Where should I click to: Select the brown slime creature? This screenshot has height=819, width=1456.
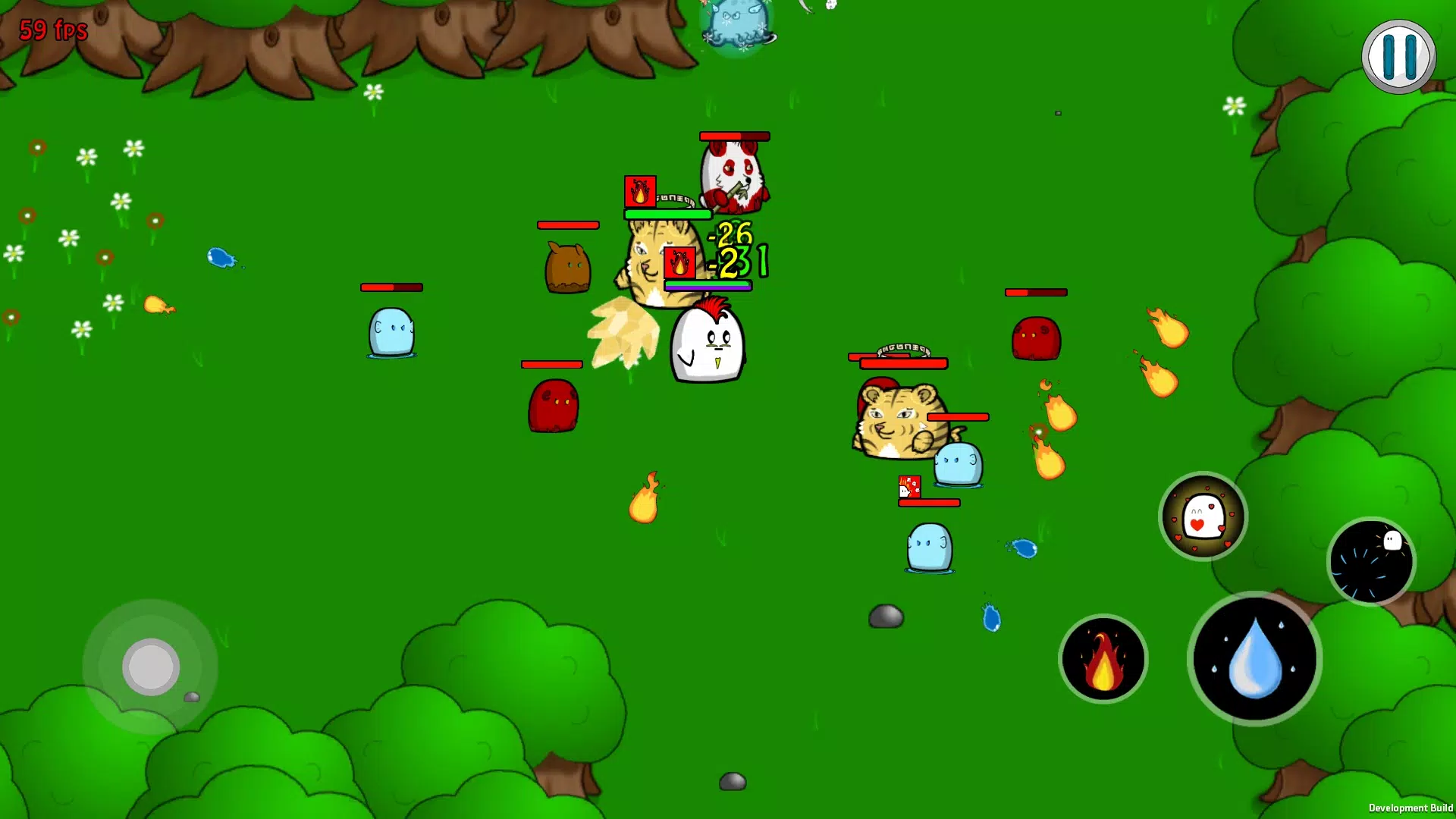point(567,267)
